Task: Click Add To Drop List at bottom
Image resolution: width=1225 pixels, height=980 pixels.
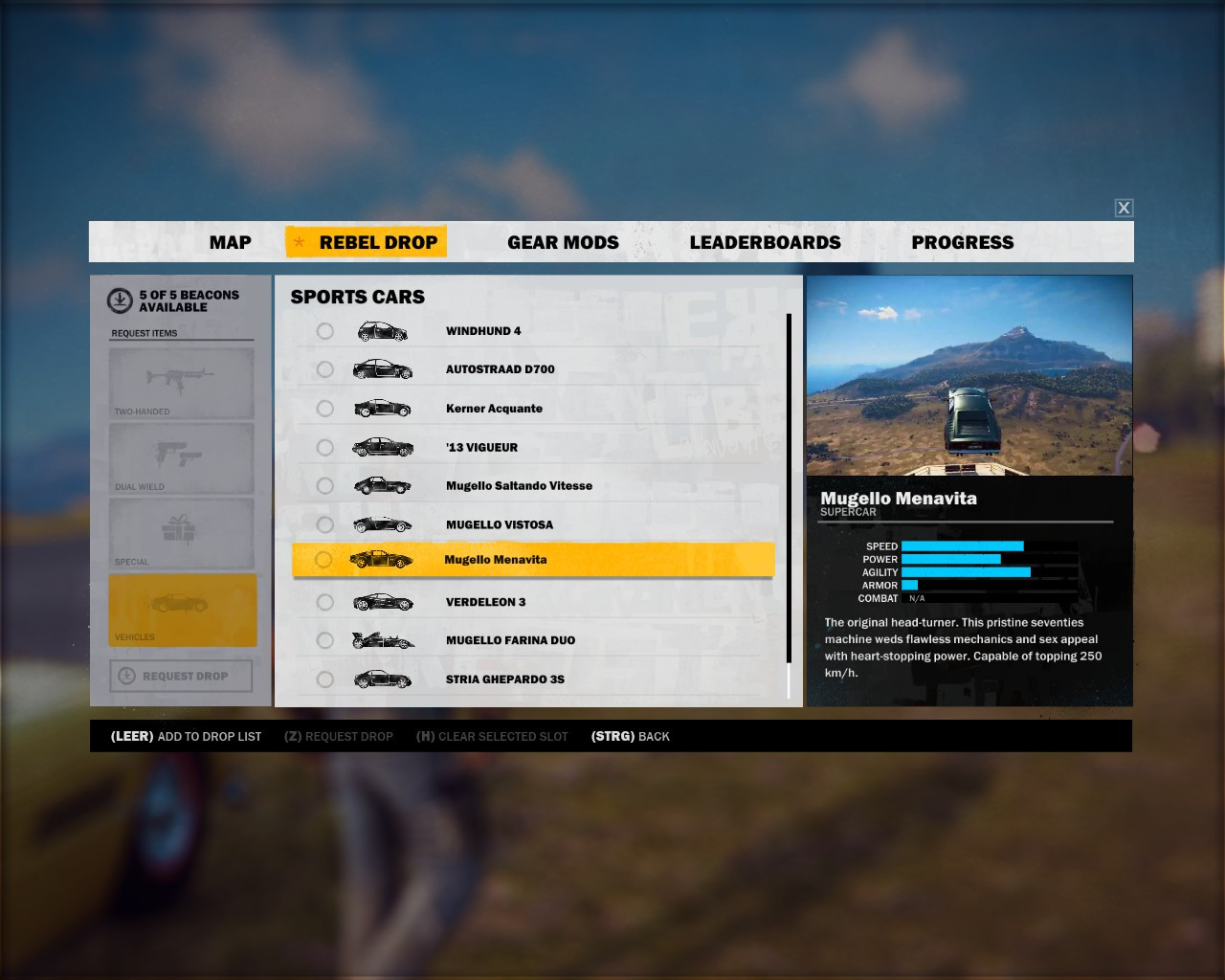Action: [x=186, y=736]
